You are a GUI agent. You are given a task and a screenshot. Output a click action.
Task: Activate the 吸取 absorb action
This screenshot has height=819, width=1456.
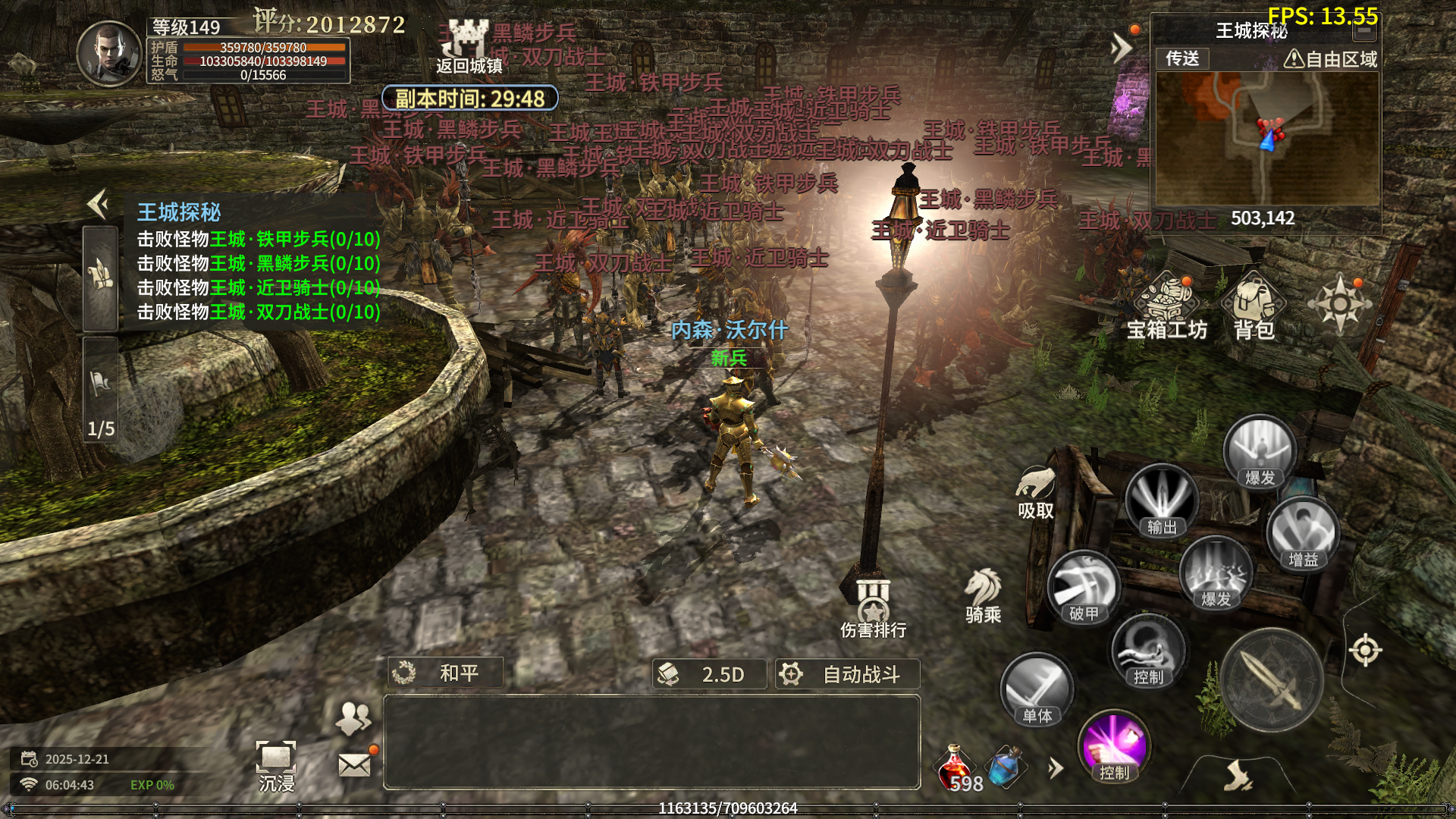coord(1036,492)
